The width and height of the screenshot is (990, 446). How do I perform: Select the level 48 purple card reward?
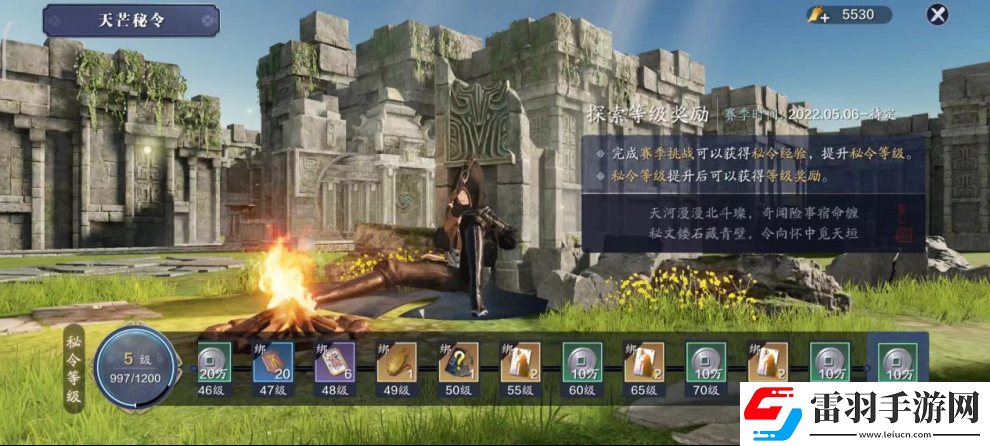coord(334,362)
